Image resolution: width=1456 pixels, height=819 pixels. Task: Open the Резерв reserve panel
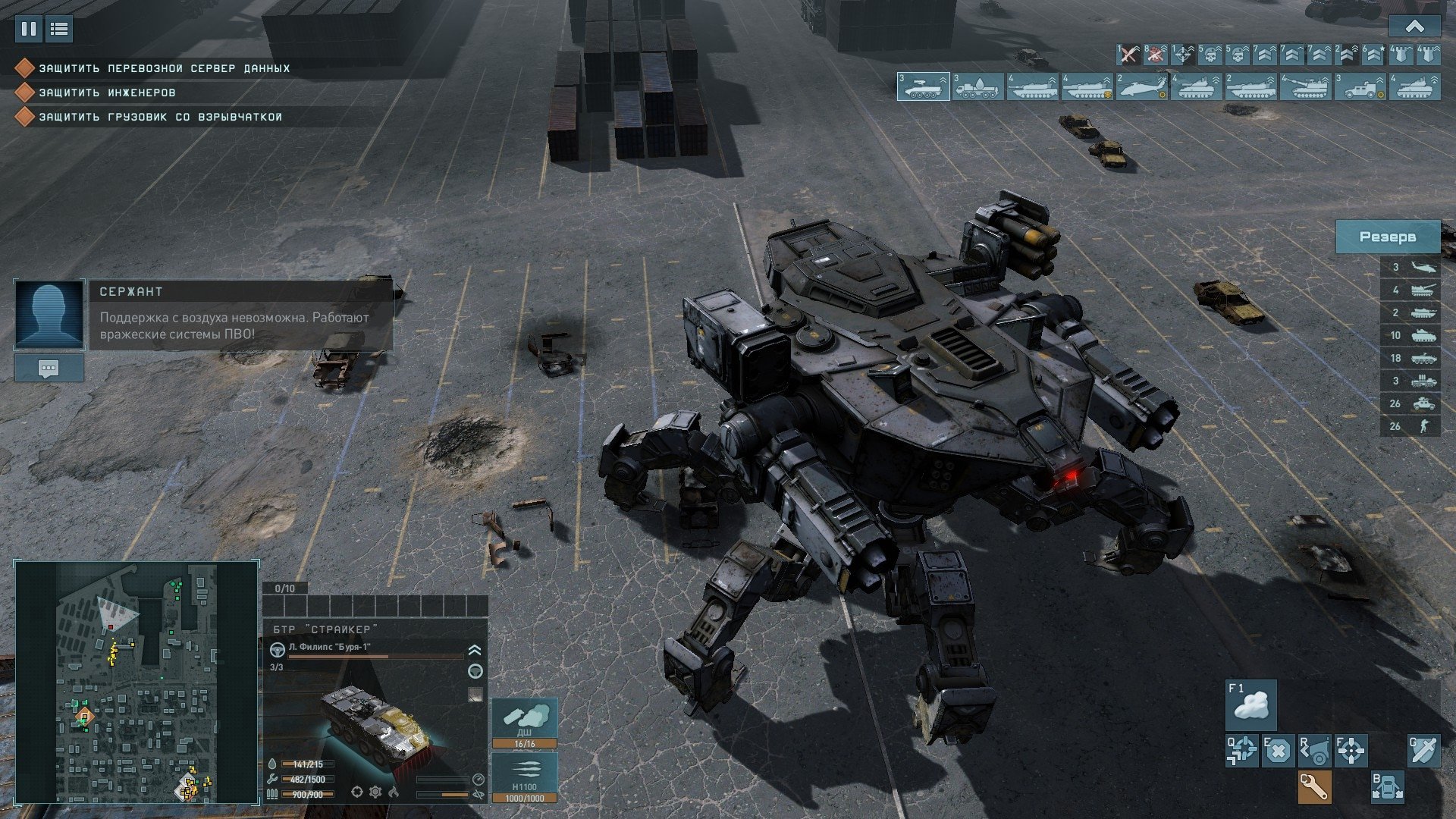click(1387, 237)
